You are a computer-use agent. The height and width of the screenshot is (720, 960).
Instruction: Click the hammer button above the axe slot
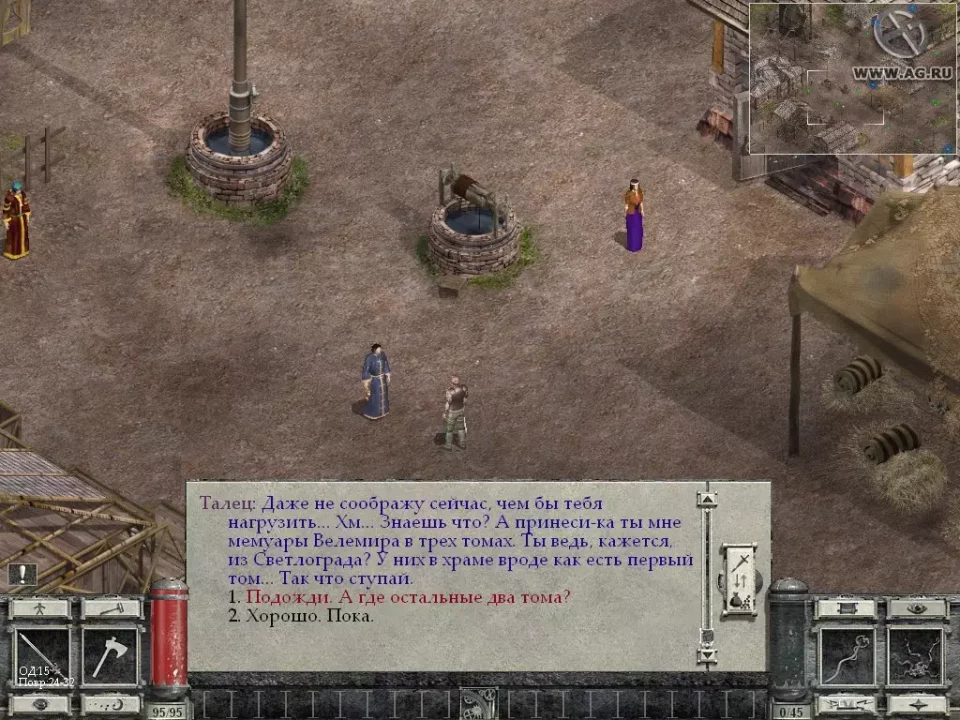[x=110, y=608]
